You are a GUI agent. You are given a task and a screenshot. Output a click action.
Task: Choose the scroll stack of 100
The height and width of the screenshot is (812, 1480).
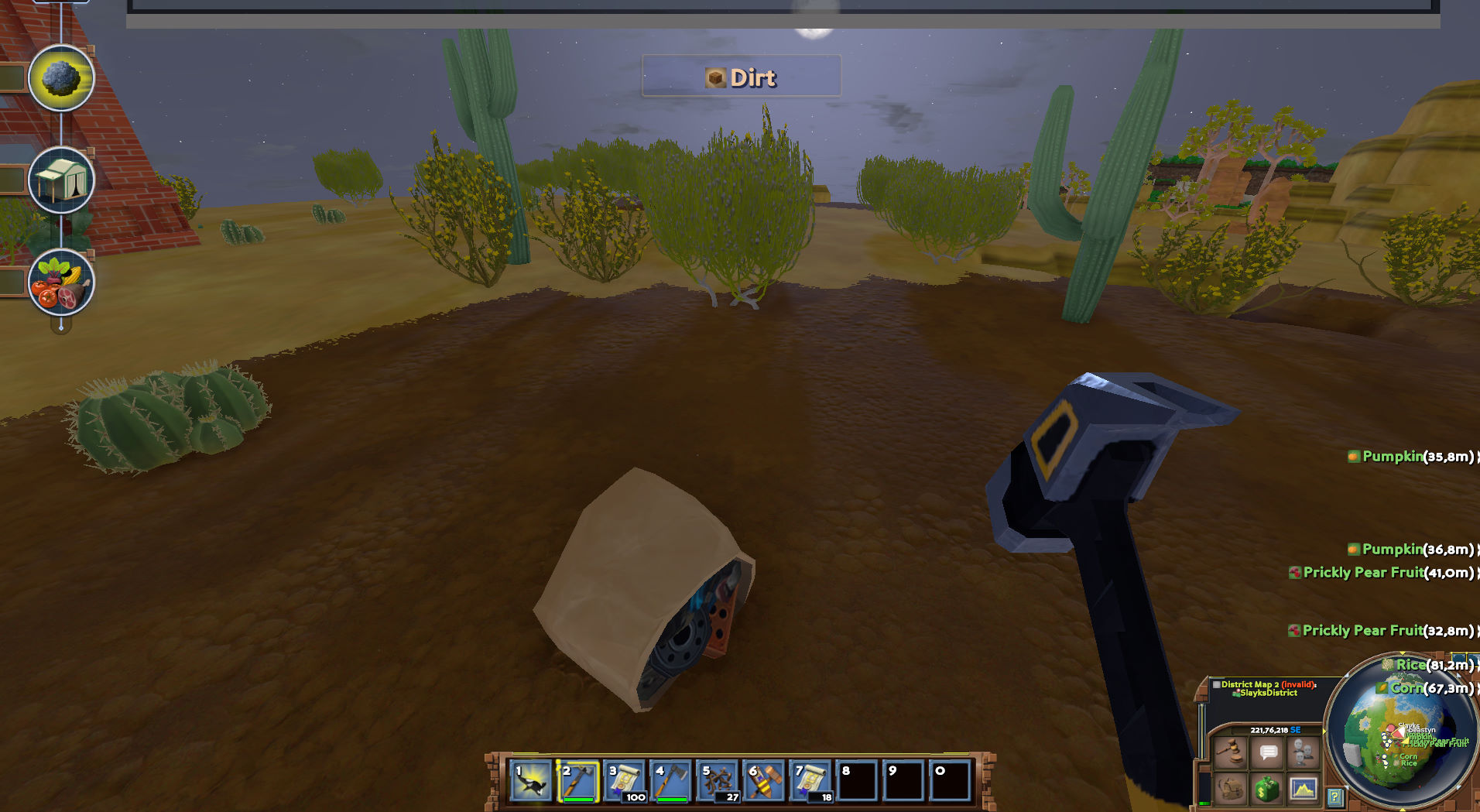(625, 781)
